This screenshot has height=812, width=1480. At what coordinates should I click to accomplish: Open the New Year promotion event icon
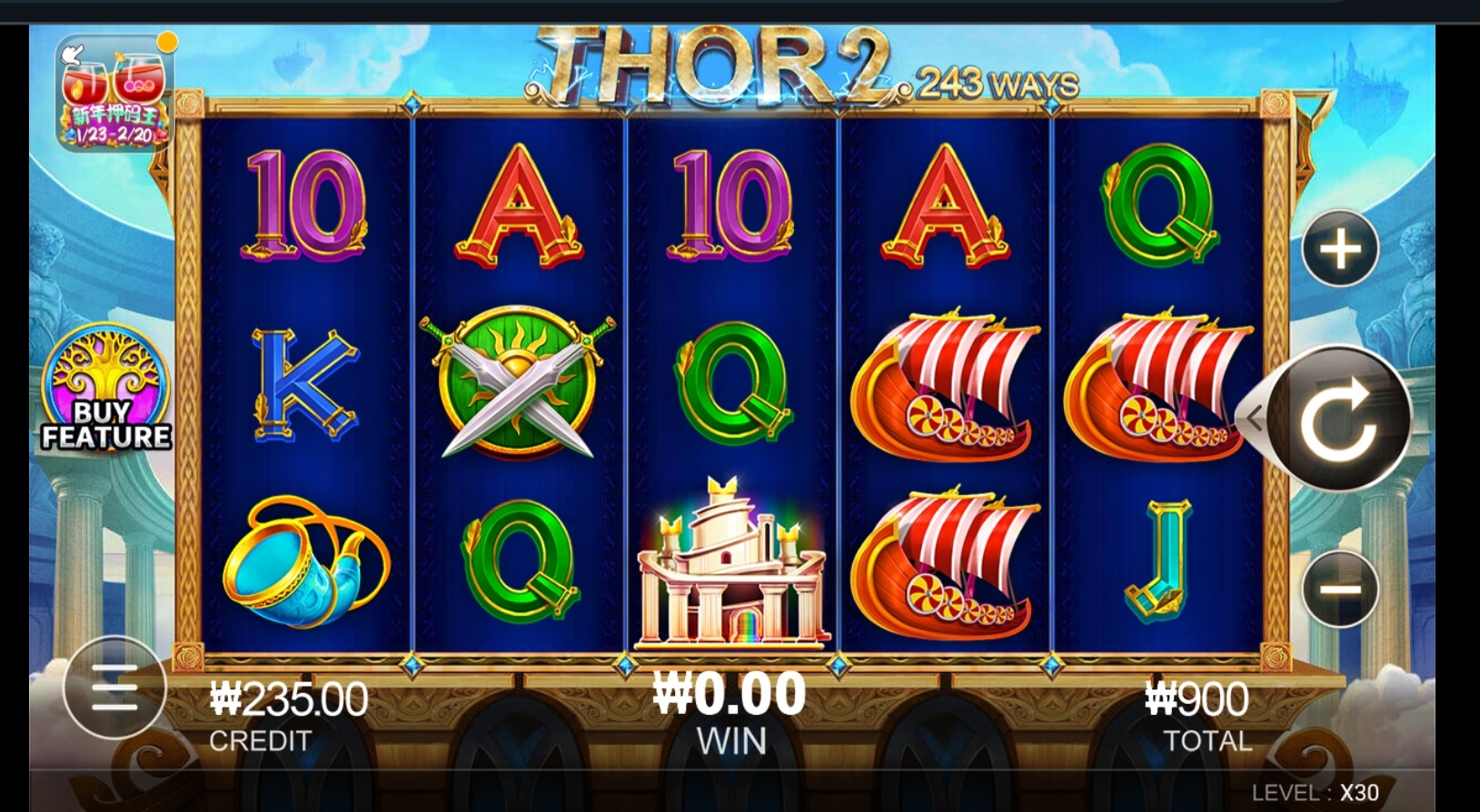114,94
